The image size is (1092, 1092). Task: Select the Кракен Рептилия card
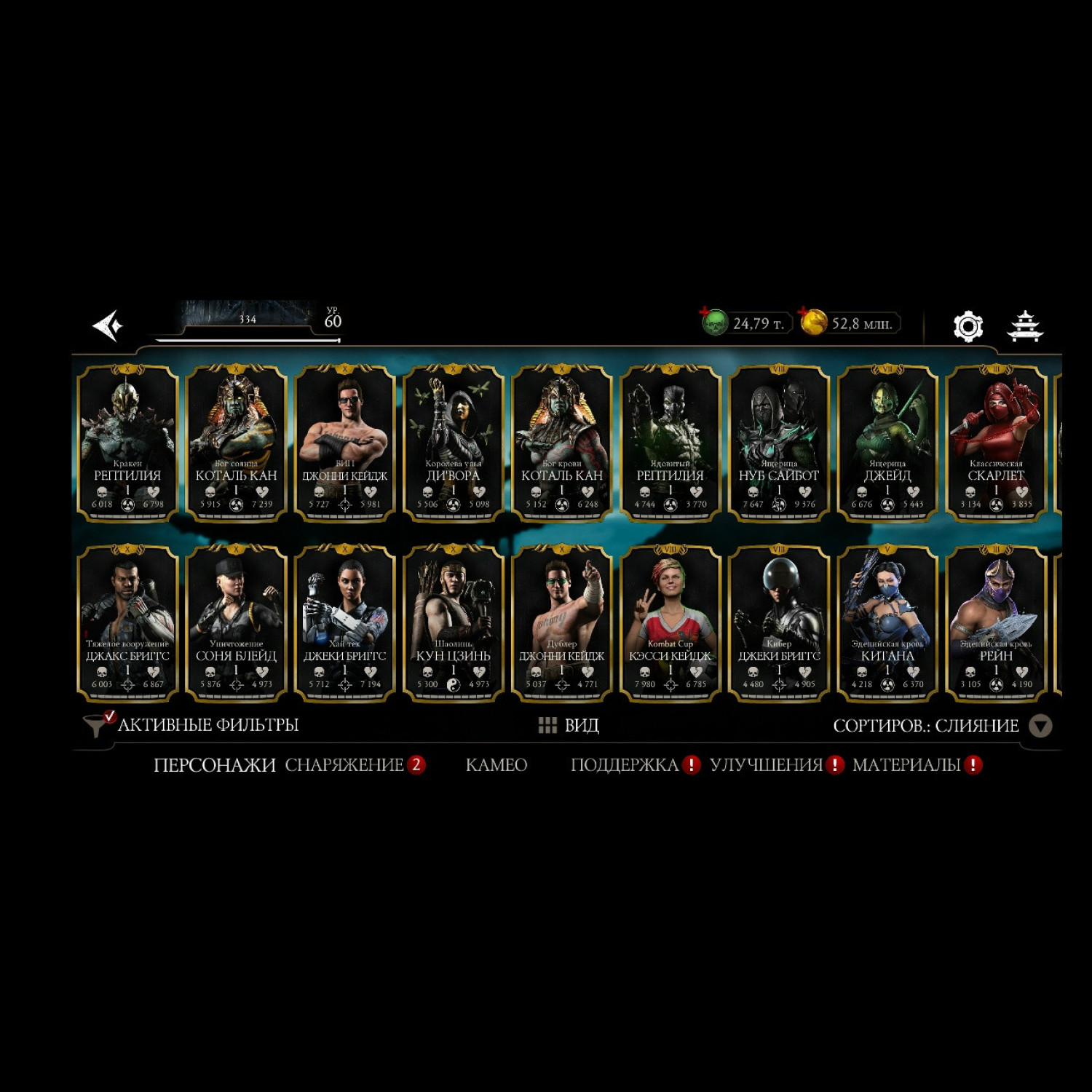pos(127,443)
